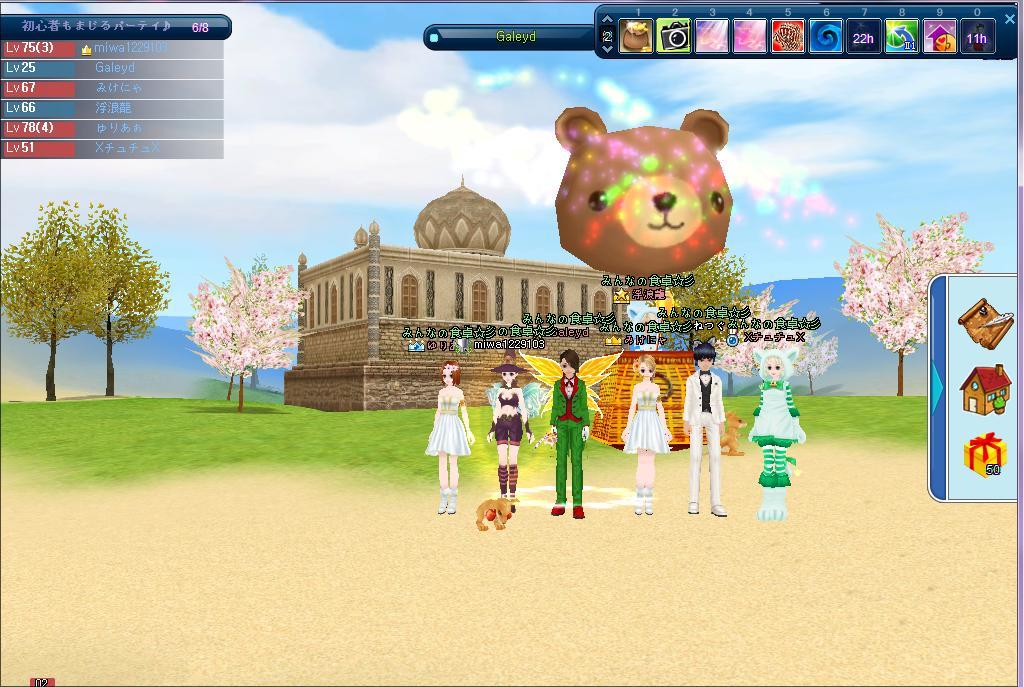1024x687 pixels.
Task: Collapse the side panel with the cyan arrow
Action: click(x=938, y=388)
